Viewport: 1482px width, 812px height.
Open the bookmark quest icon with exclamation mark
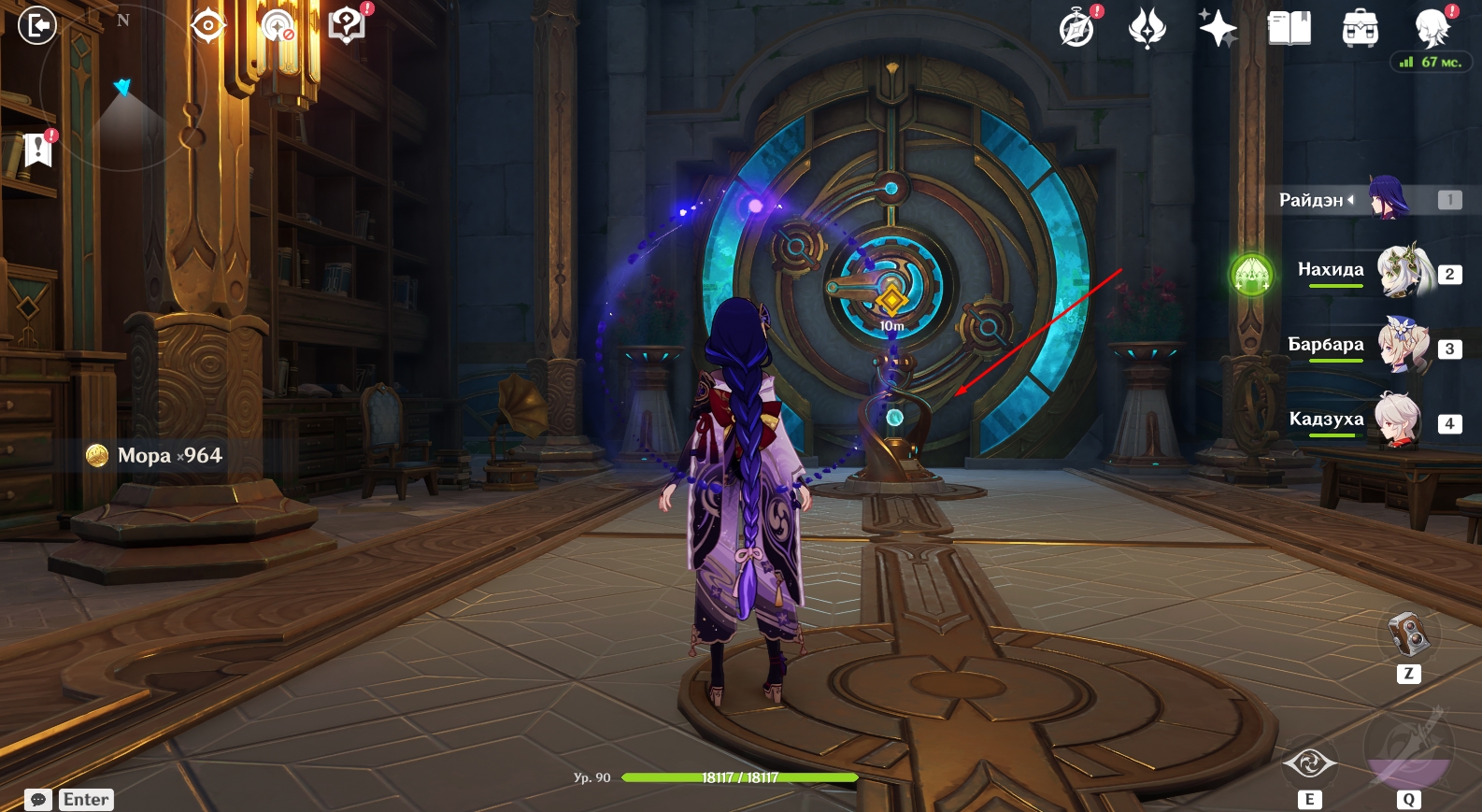coord(38,148)
